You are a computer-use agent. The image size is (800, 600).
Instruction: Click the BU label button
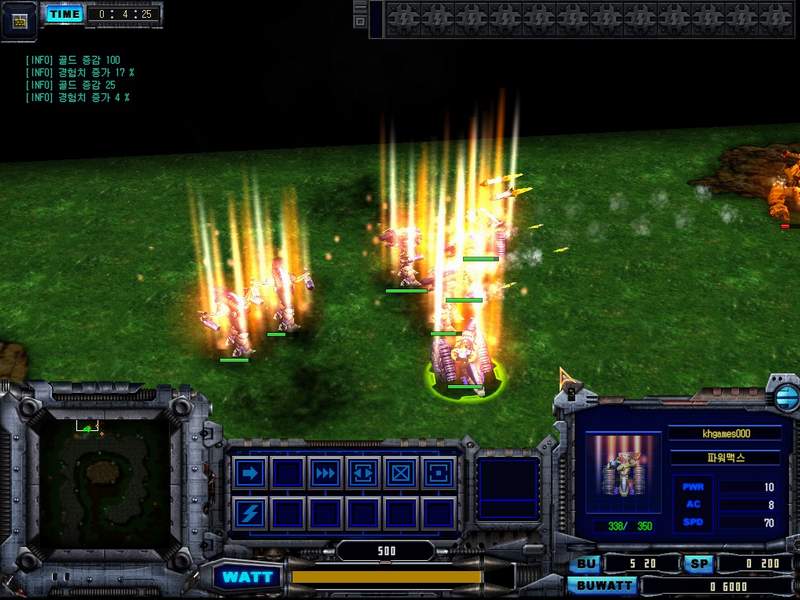point(583,564)
